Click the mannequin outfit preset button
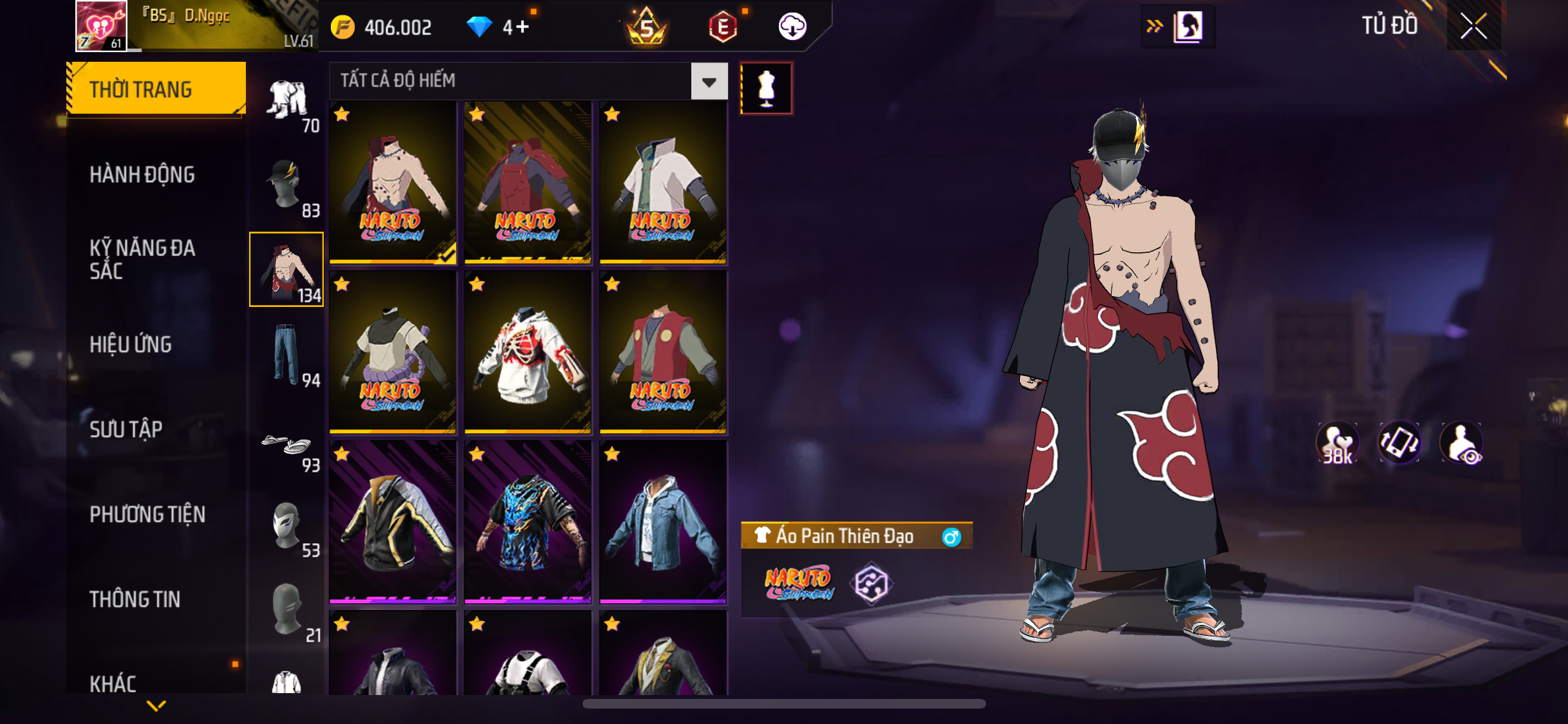Viewport: 1568px width, 724px height. coord(766,89)
